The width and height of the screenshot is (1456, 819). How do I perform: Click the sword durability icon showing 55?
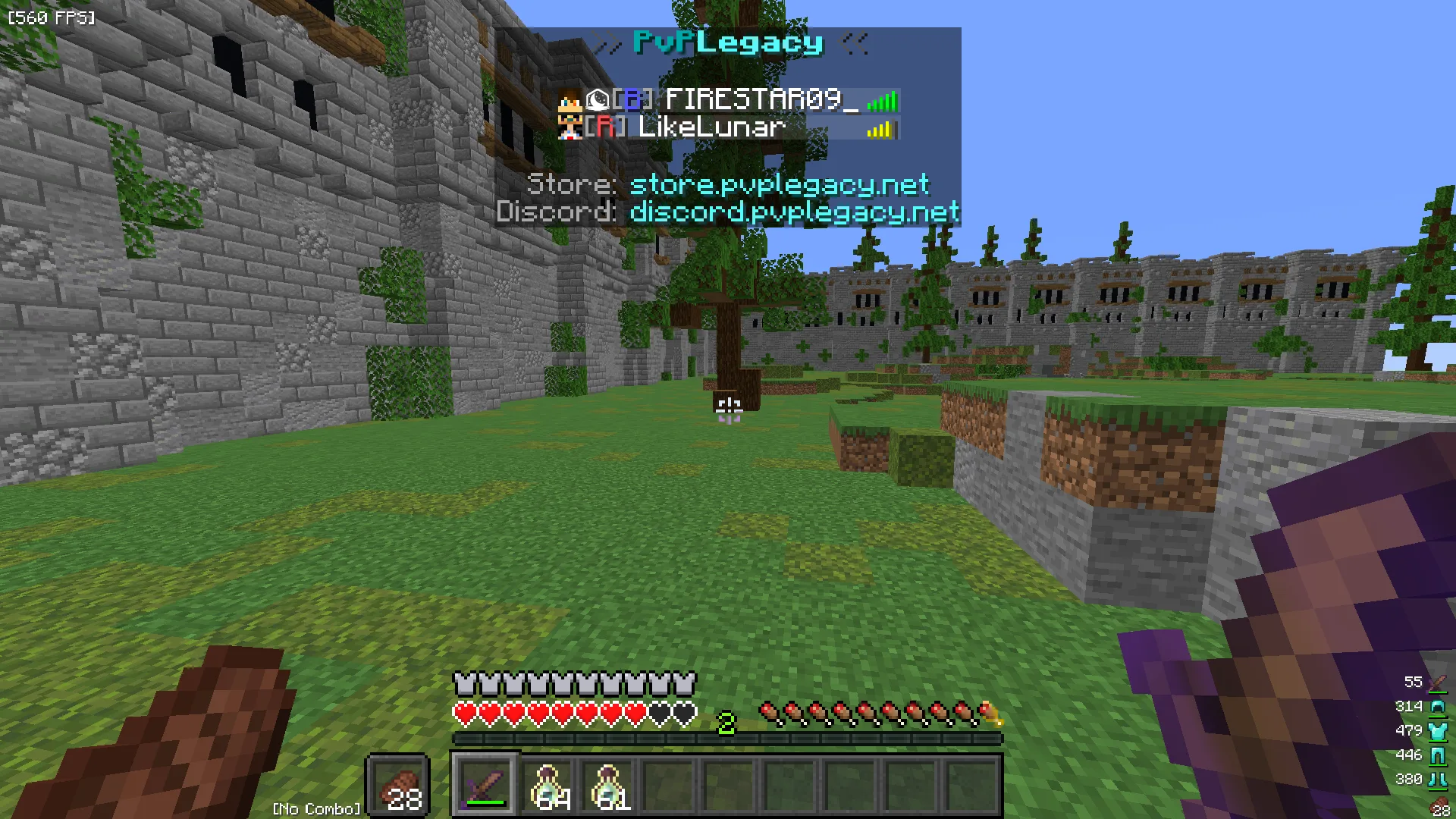coord(1437,682)
